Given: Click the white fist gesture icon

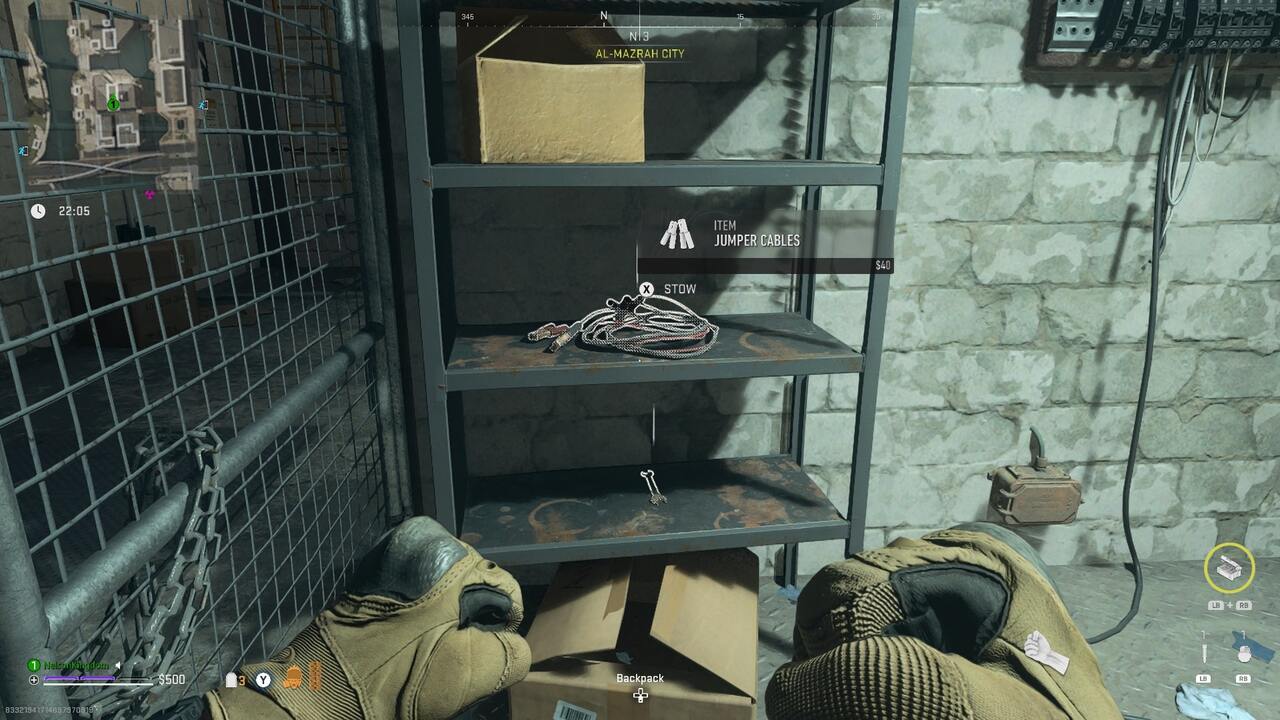Looking at the screenshot, I should 1042,650.
